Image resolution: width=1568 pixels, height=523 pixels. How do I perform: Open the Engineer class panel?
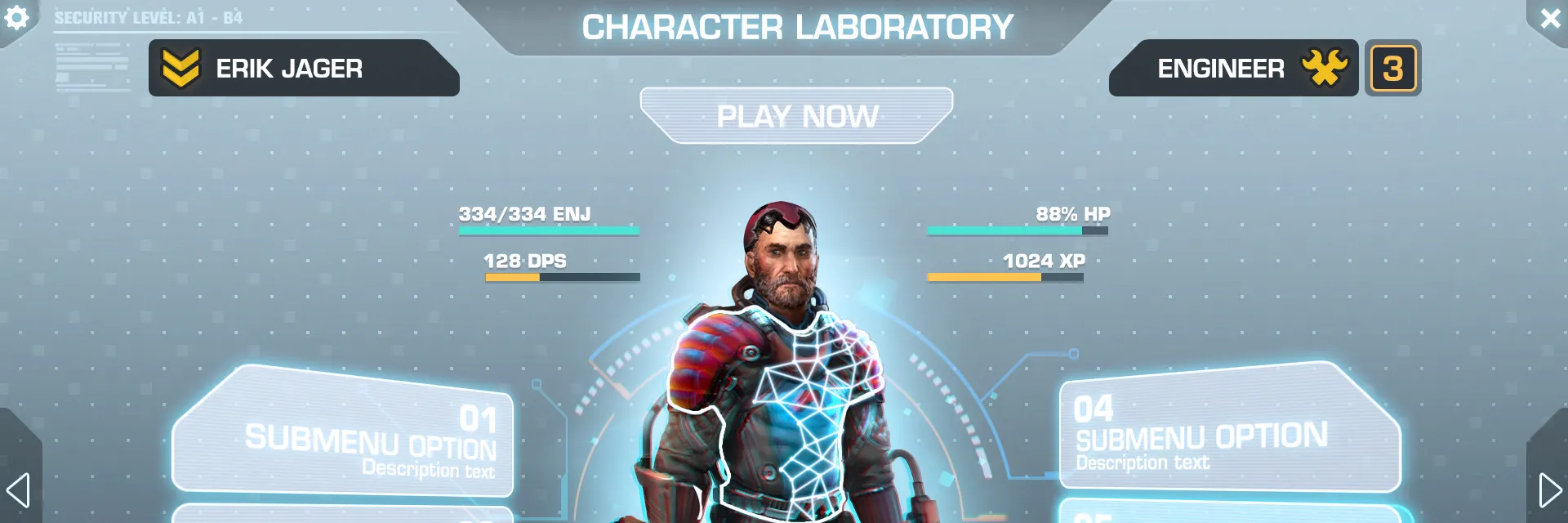(x=1232, y=69)
